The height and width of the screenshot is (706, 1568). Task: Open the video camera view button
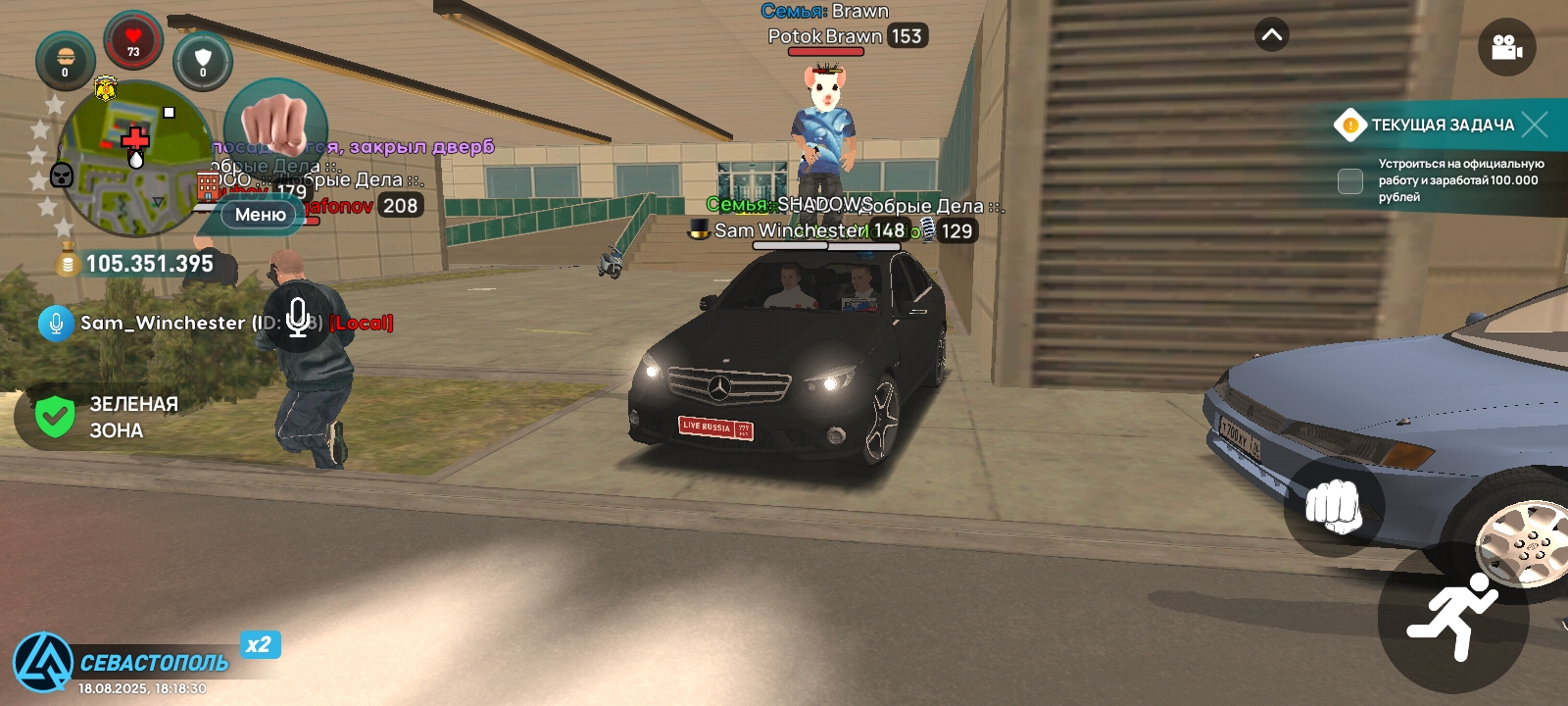pyautogui.click(x=1506, y=47)
